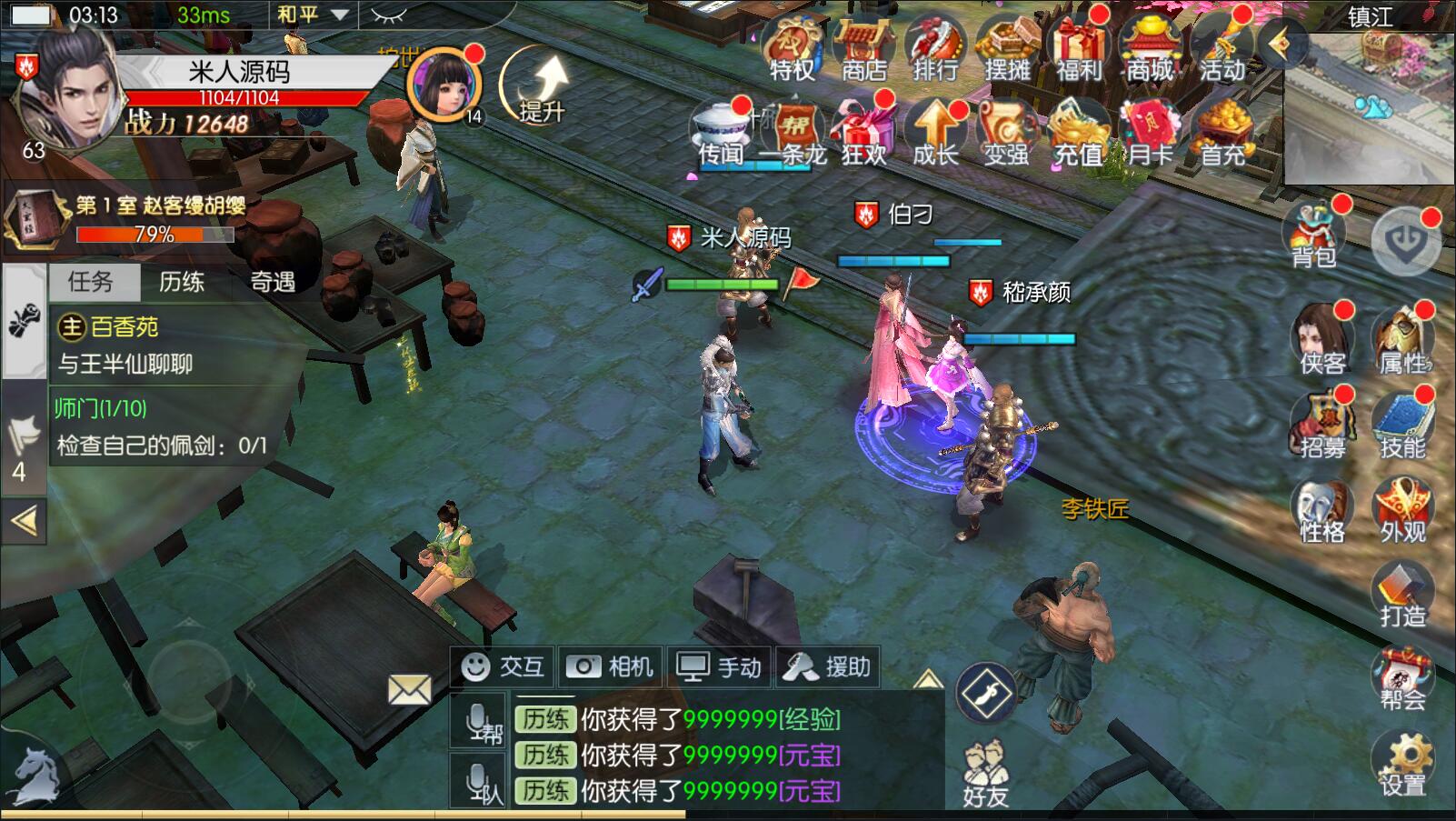1456x821 pixels.
Task: Open the 相机 camera button
Action: tap(611, 667)
